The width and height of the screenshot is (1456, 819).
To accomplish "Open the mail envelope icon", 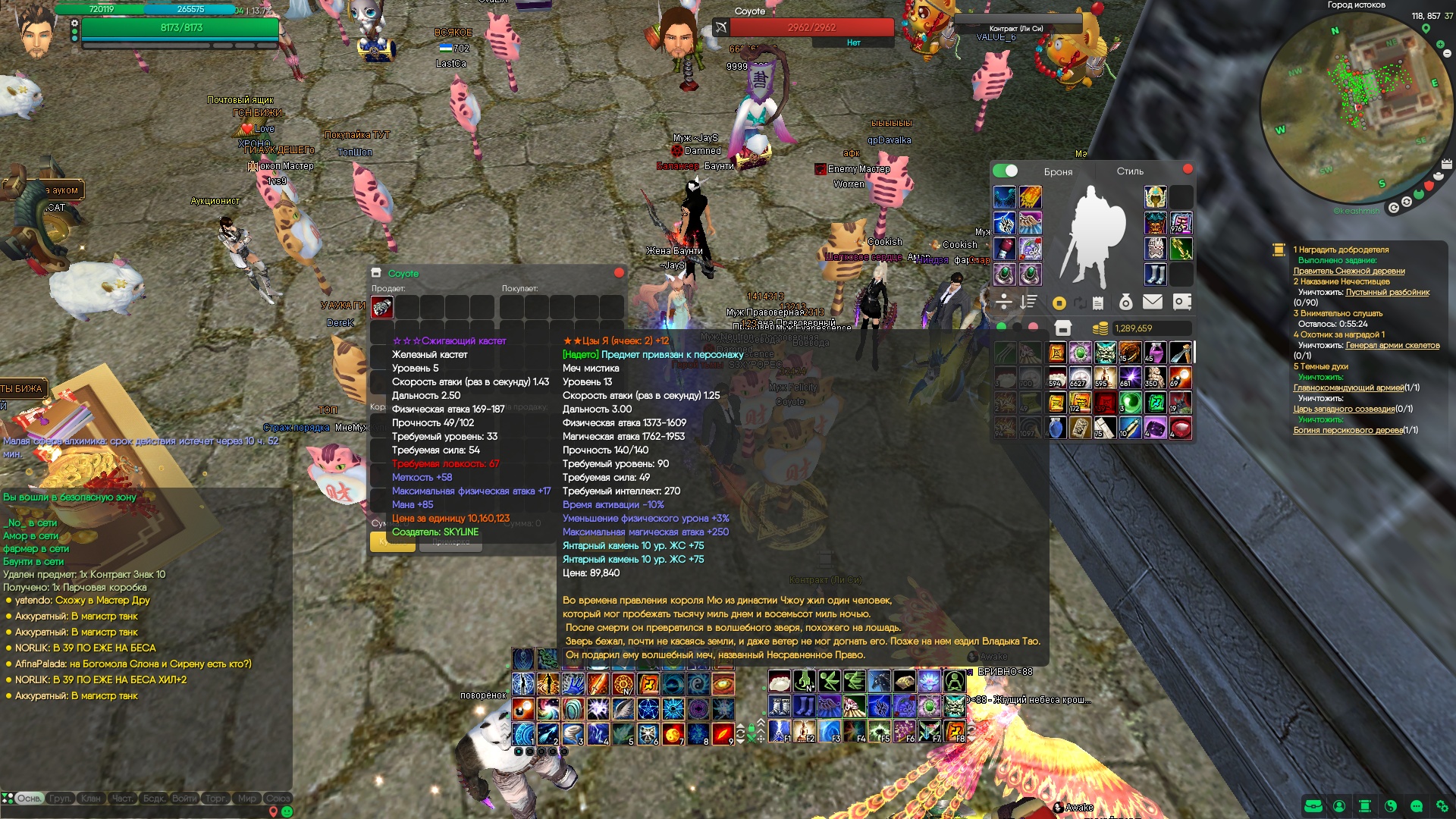I will click(1152, 302).
